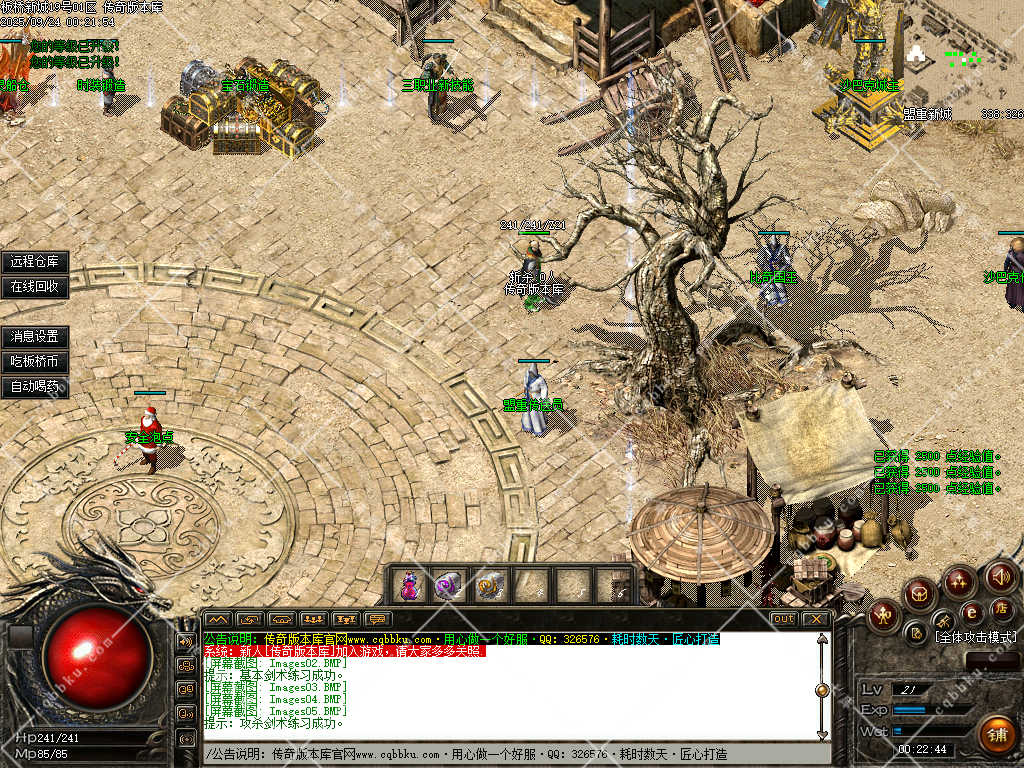Use the pink potion in the hotbar
This screenshot has height=768, width=1024.
(x=409, y=585)
